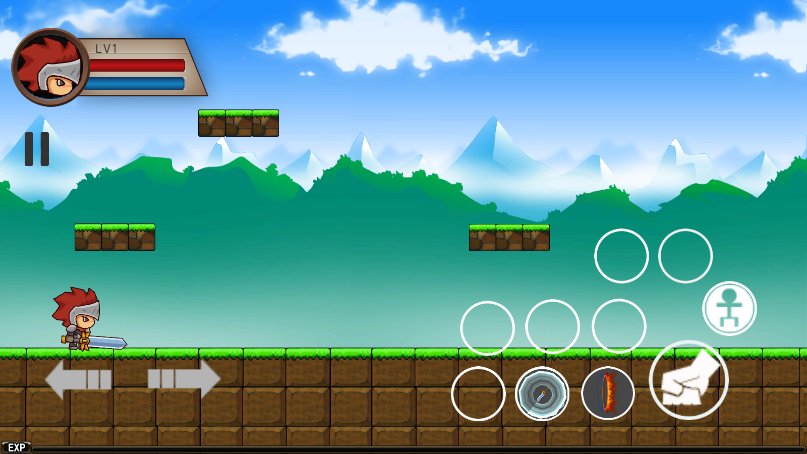Tap the move right arrow
This screenshot has width=807, height=454.
184,379
